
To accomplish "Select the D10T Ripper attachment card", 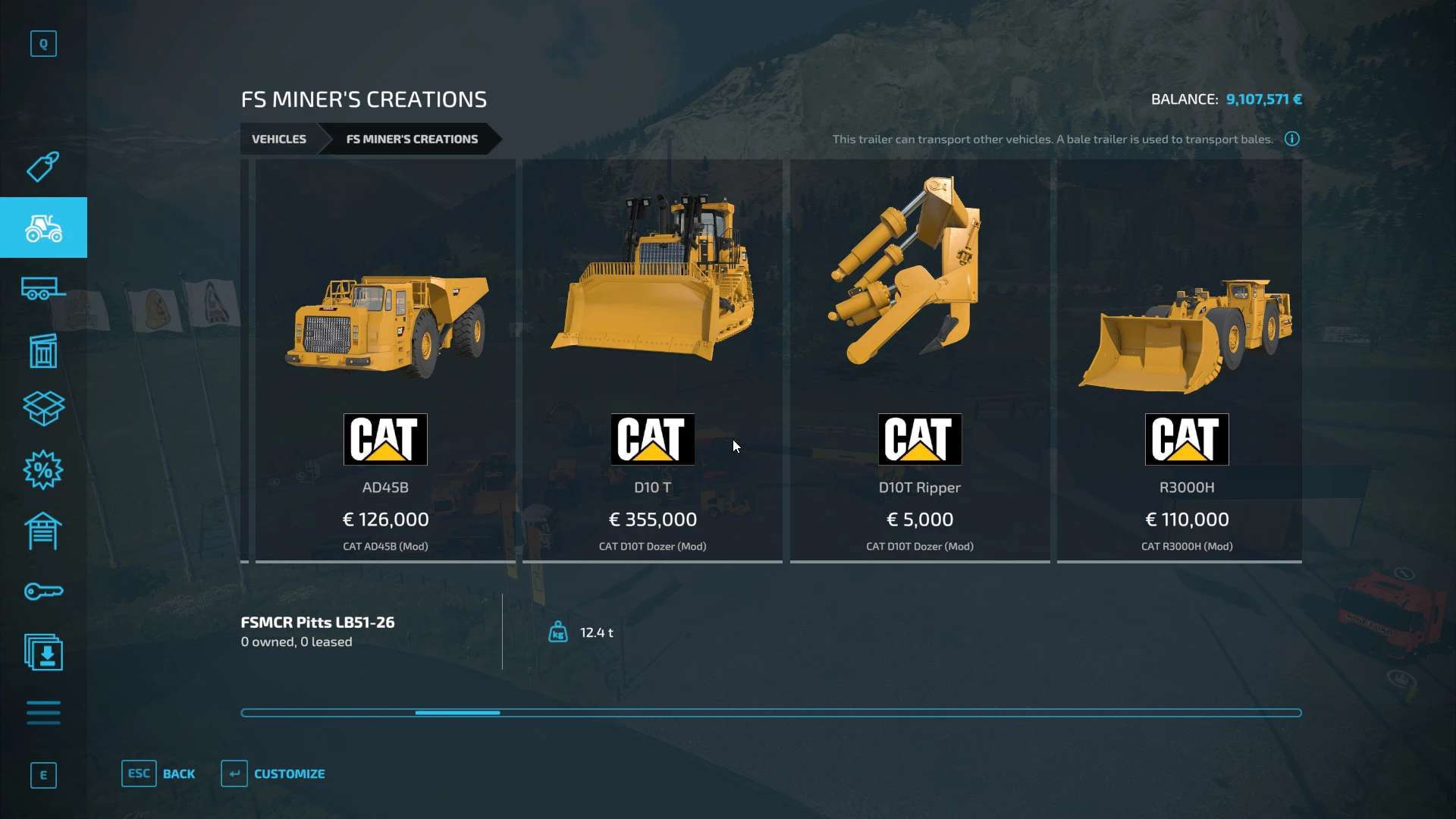I will click(920, 356).
